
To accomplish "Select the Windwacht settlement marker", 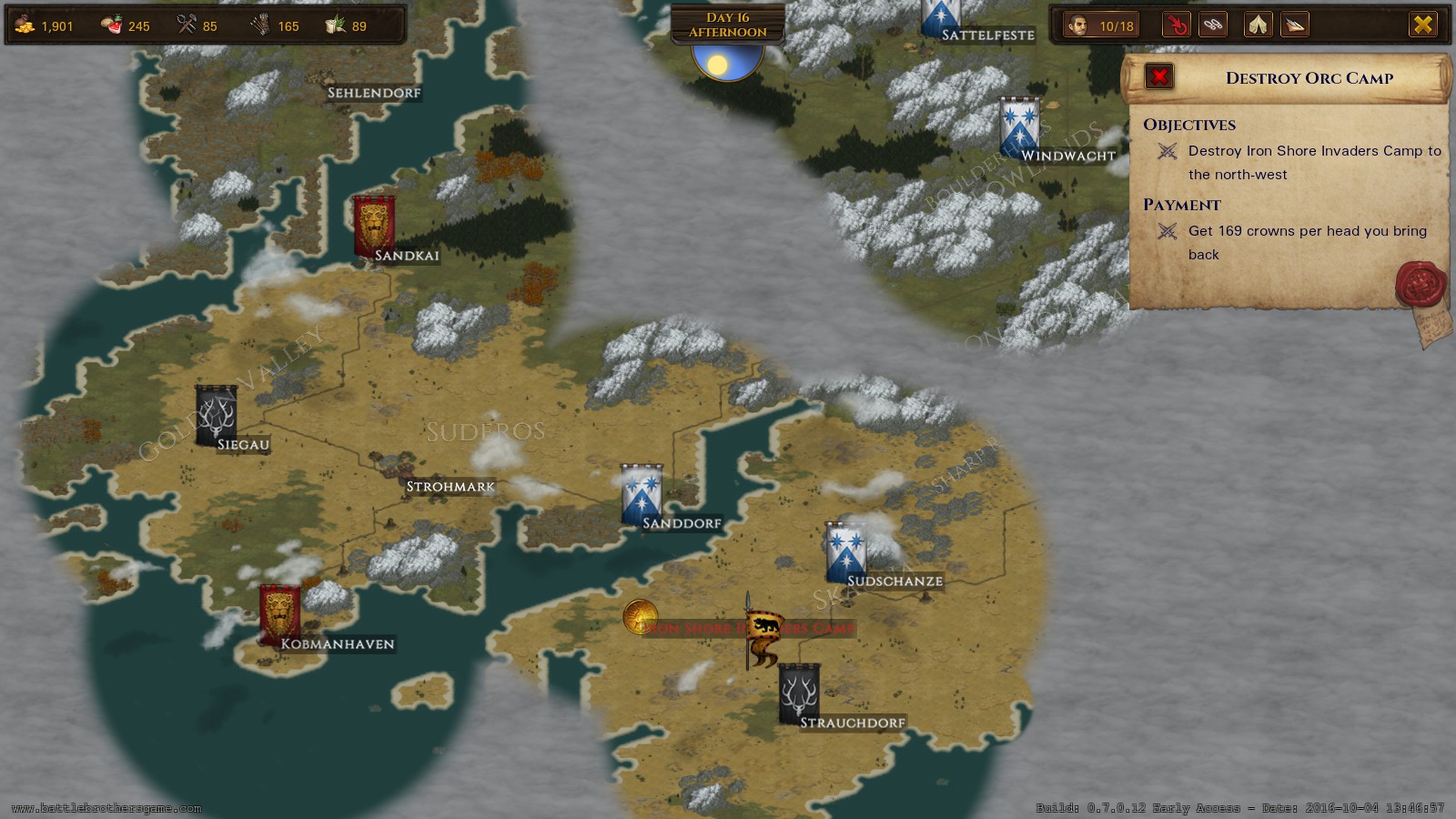I will [1019, 126].
